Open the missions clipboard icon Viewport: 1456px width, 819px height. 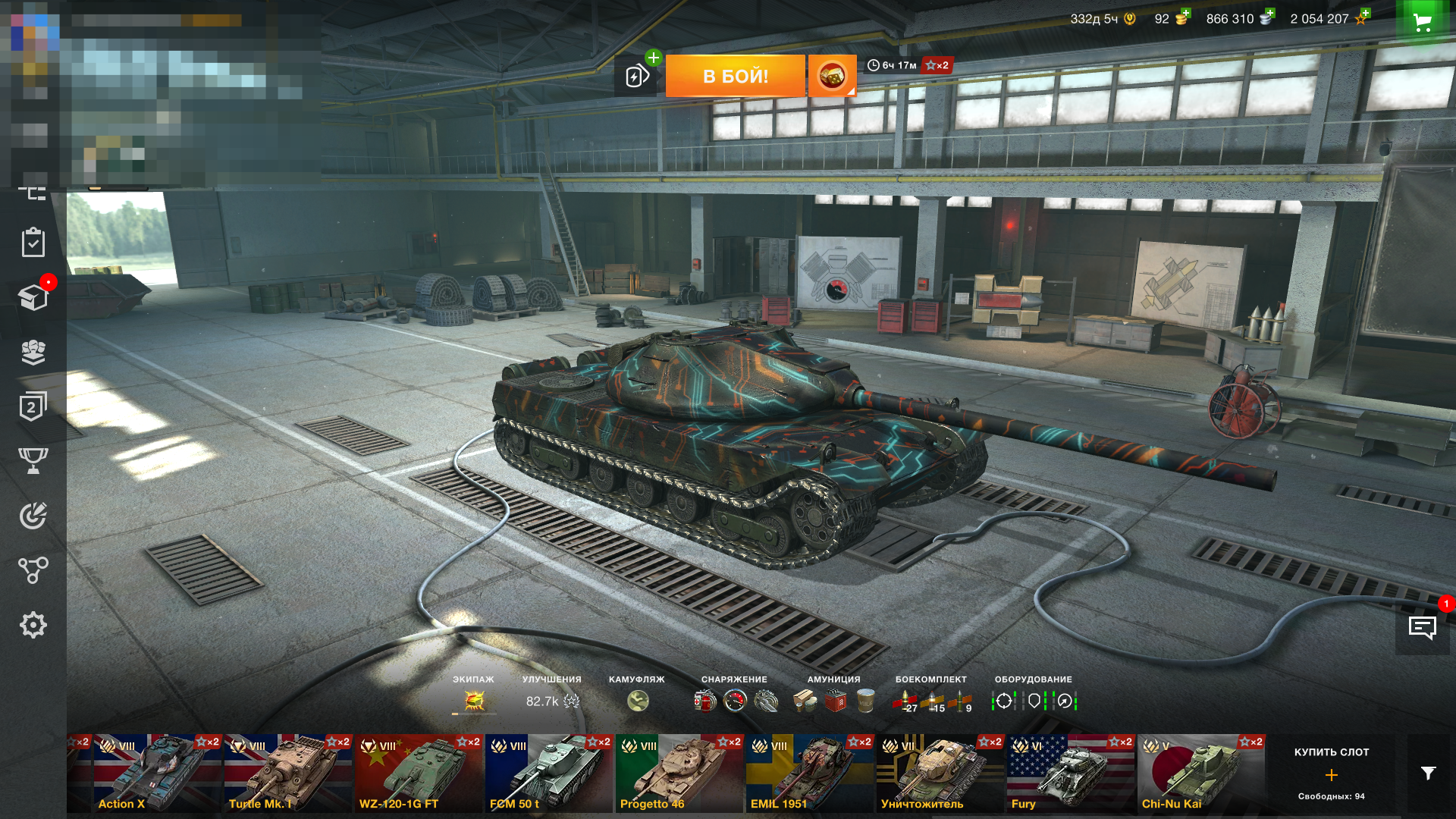[x=33, y=243]
